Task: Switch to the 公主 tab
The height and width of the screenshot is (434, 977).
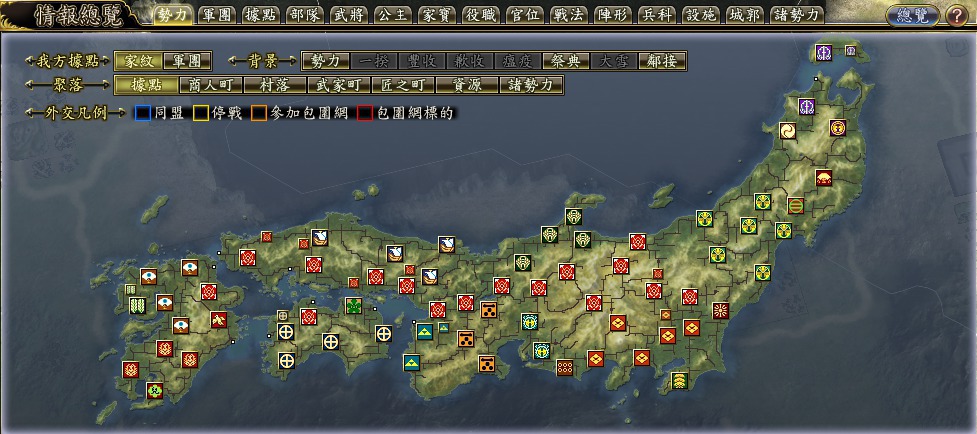Action: pyautogui.click(x=392, y=15)
